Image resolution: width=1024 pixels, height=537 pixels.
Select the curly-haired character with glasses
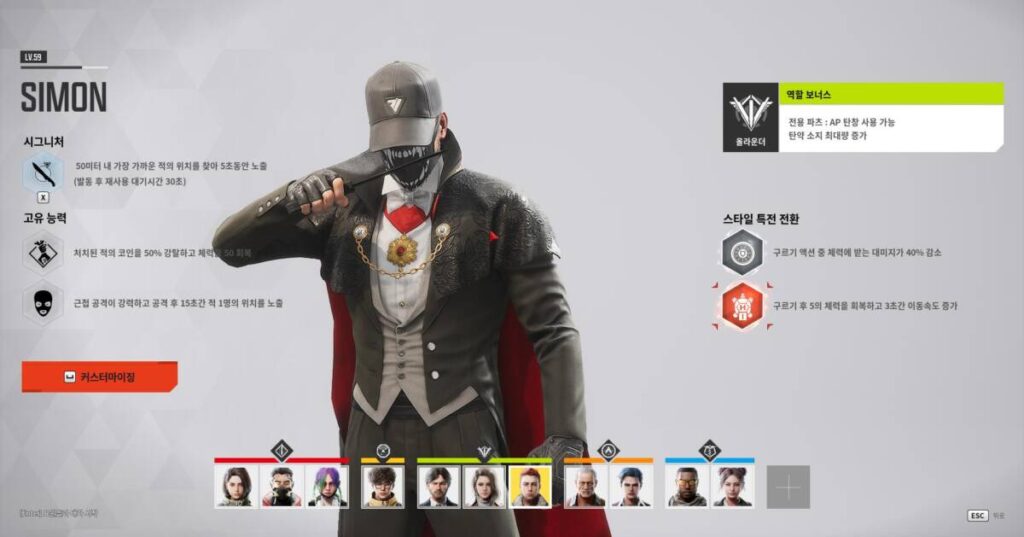(x=382, y=487)
